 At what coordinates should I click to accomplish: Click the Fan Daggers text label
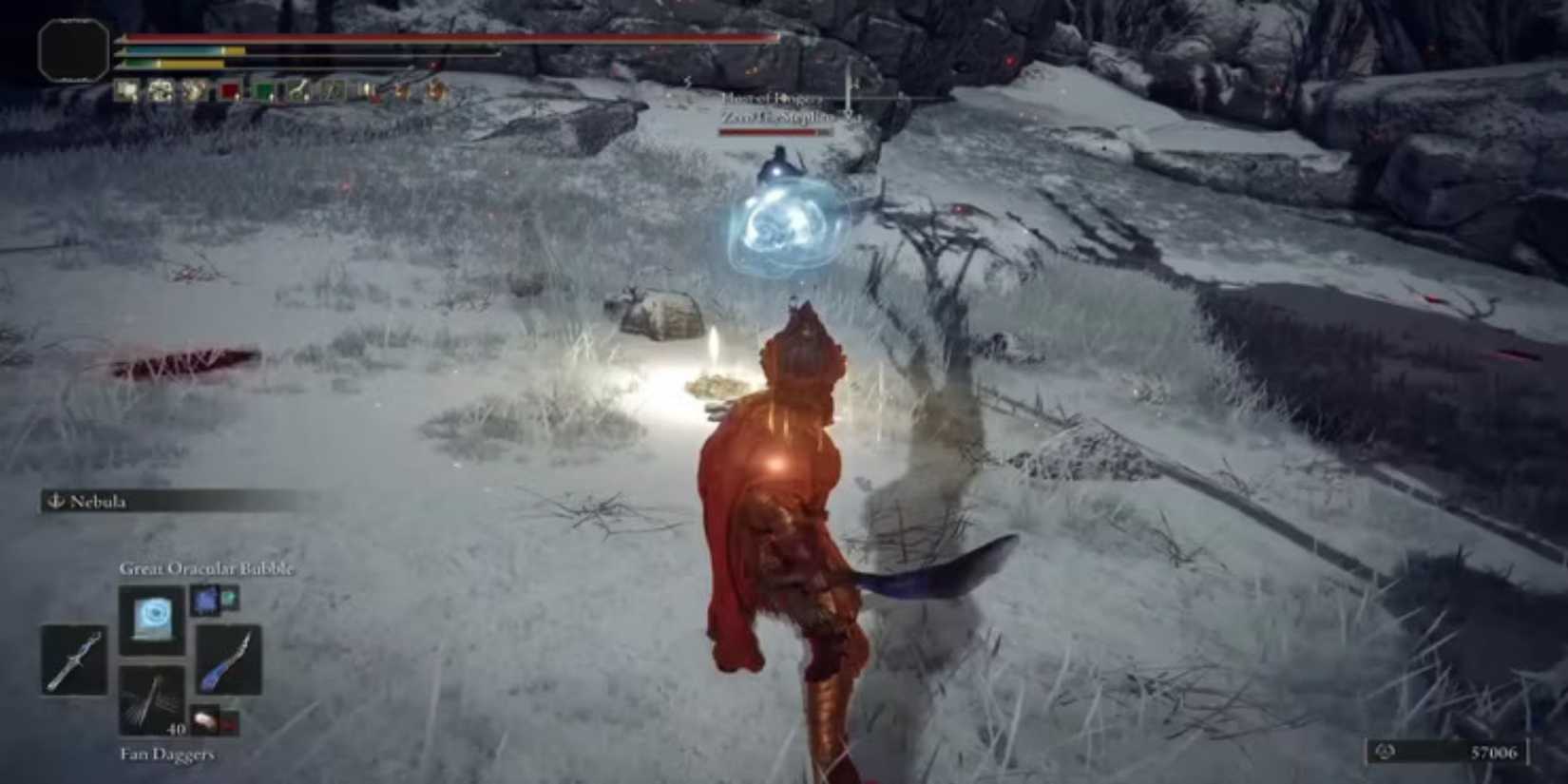click(x=168, y=754)
